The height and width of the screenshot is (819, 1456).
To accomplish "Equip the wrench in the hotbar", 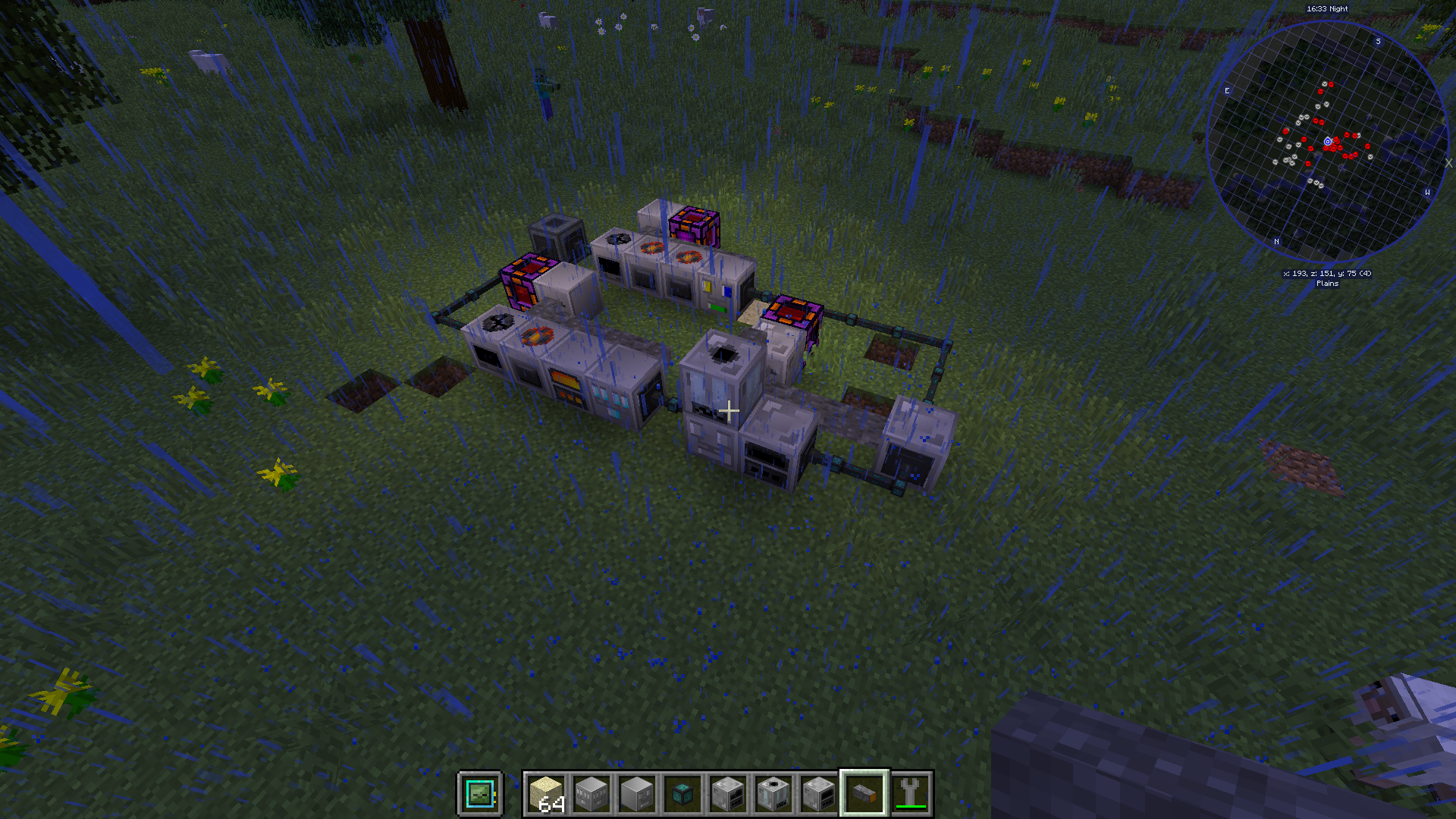I will click(910, 794).
